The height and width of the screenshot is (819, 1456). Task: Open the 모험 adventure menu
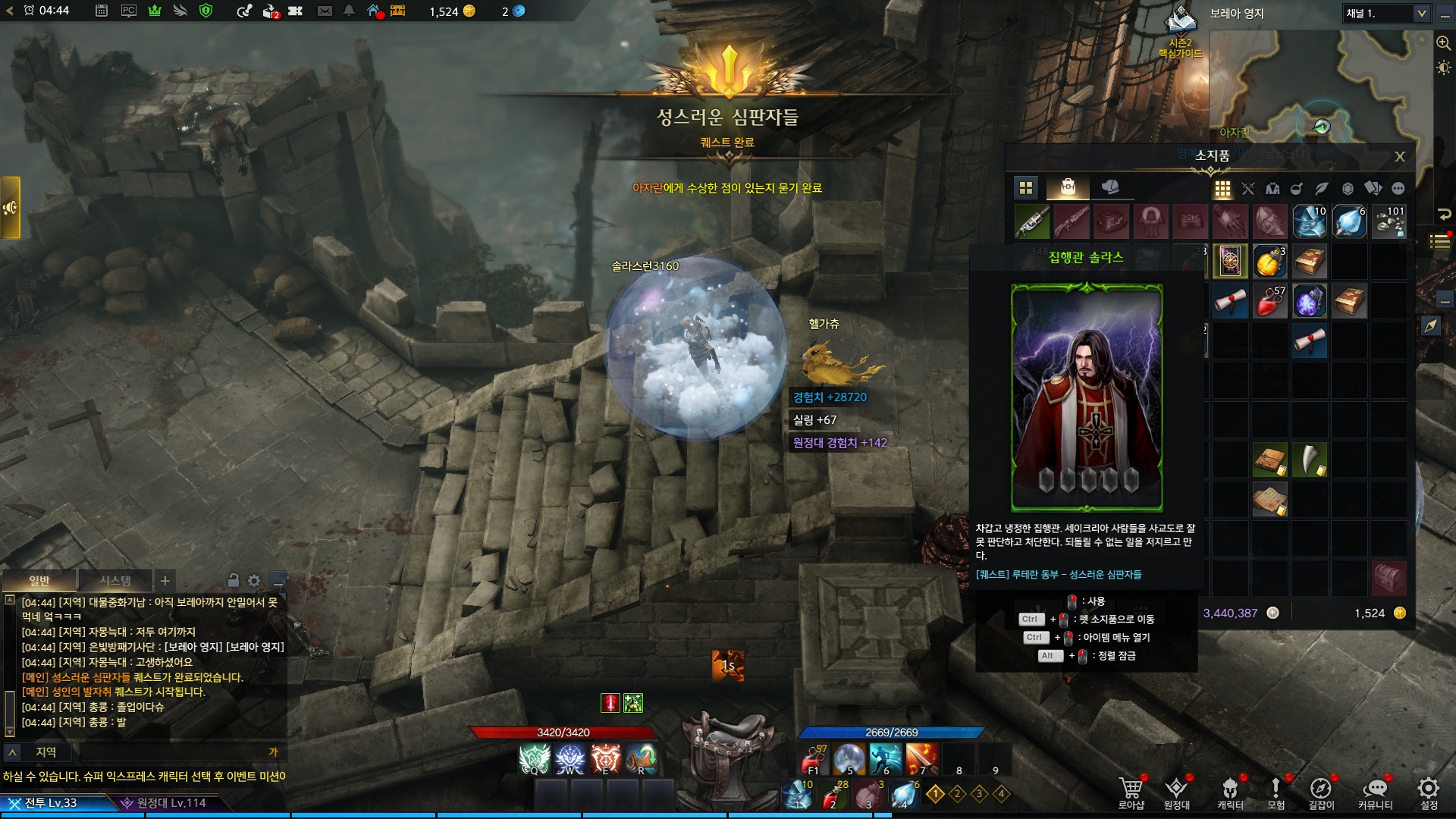click(x=1276, y=792)
